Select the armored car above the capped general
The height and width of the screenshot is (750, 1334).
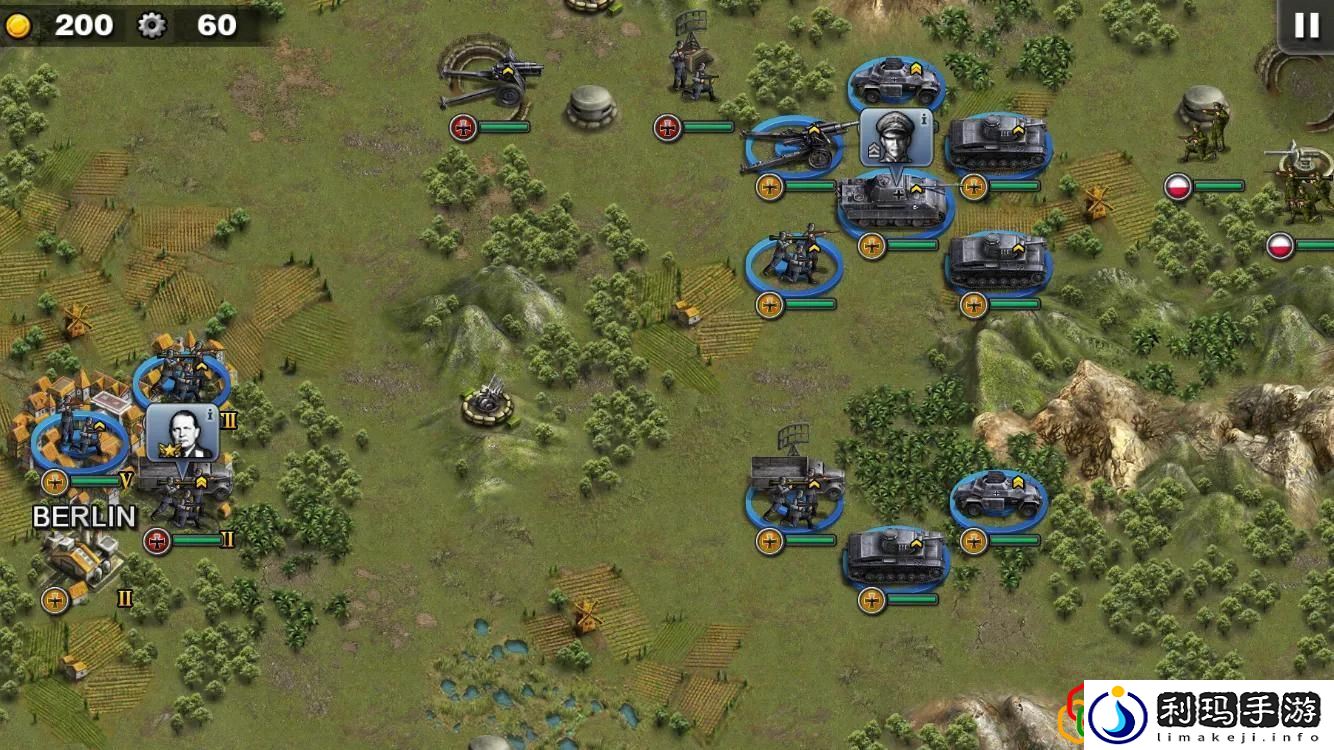point(895,82)
